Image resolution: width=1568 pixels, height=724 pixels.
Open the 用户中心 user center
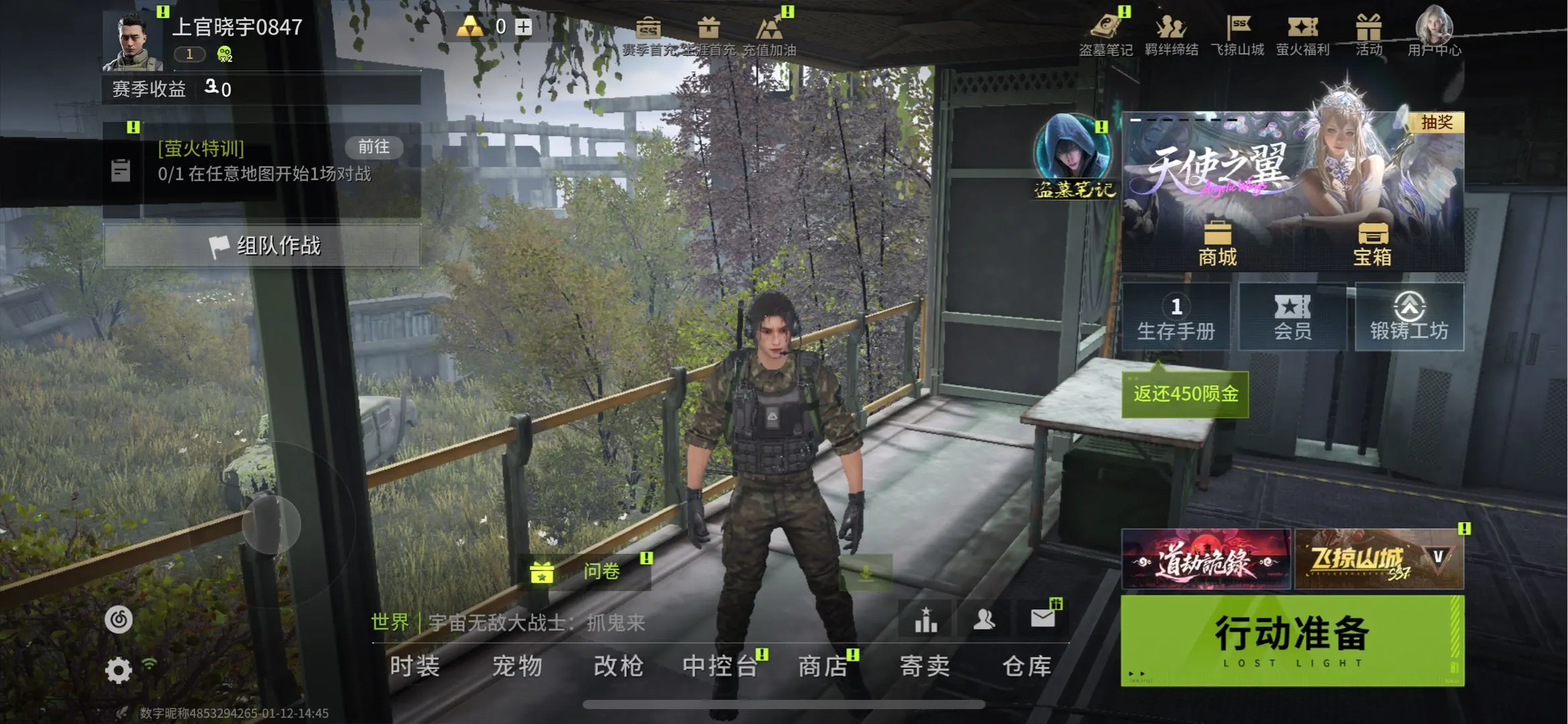pyautogui.click(x=1434, y=32)
